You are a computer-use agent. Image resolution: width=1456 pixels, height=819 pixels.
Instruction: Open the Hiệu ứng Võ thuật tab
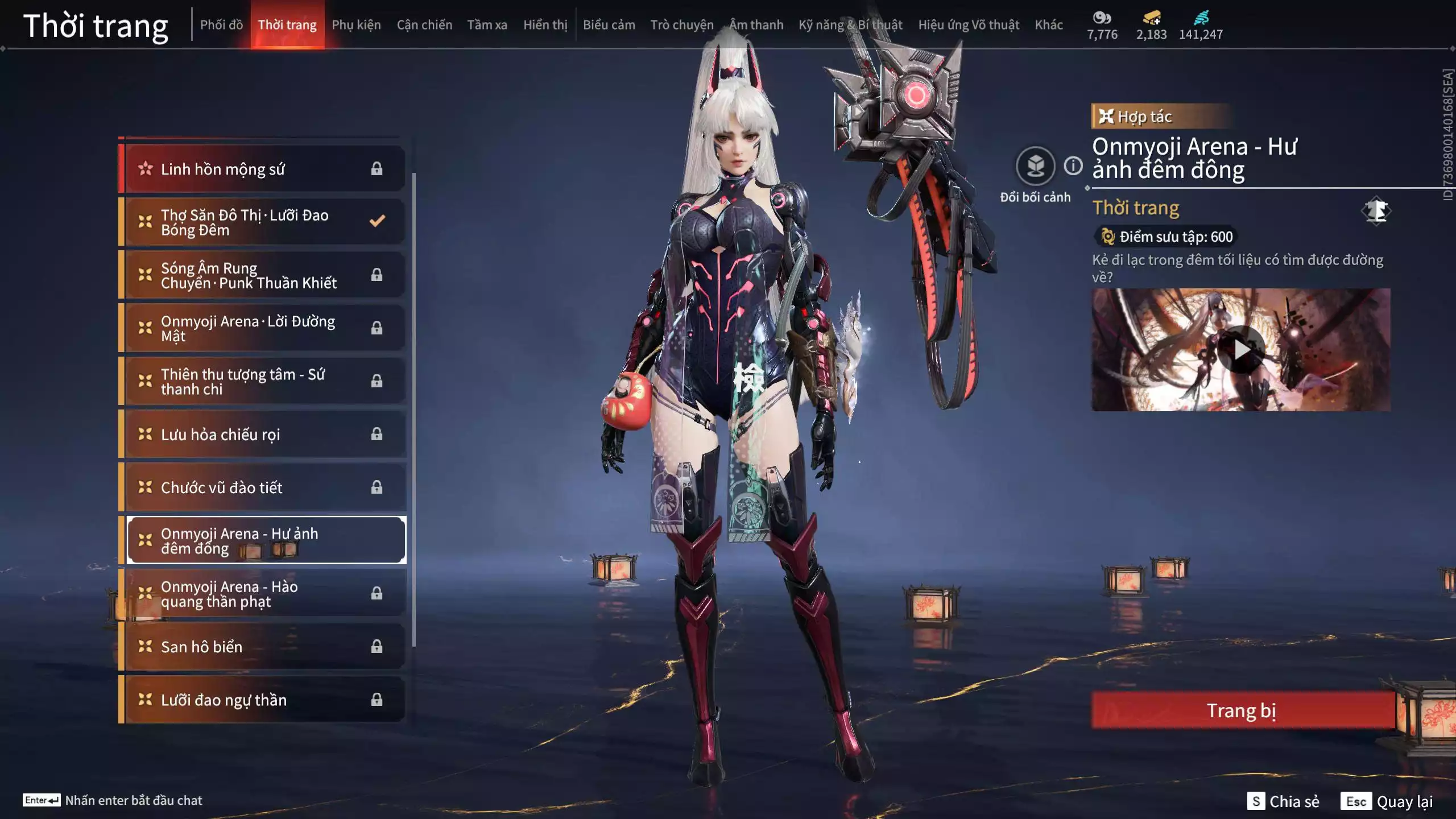click(x=968, y=25)
